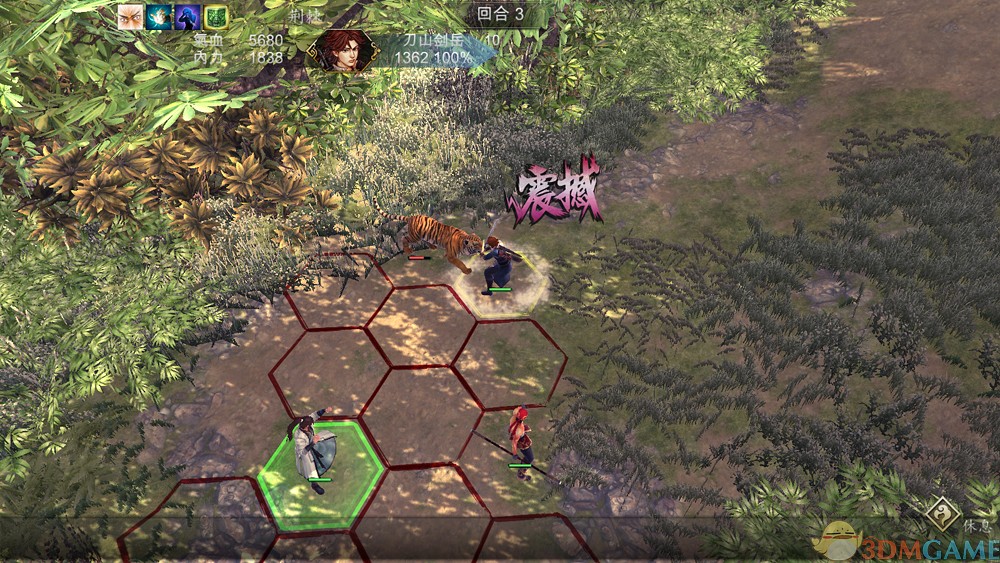Select the white-robed unit on the green hex
The image size is (1000, 563).
click(318, 450)
